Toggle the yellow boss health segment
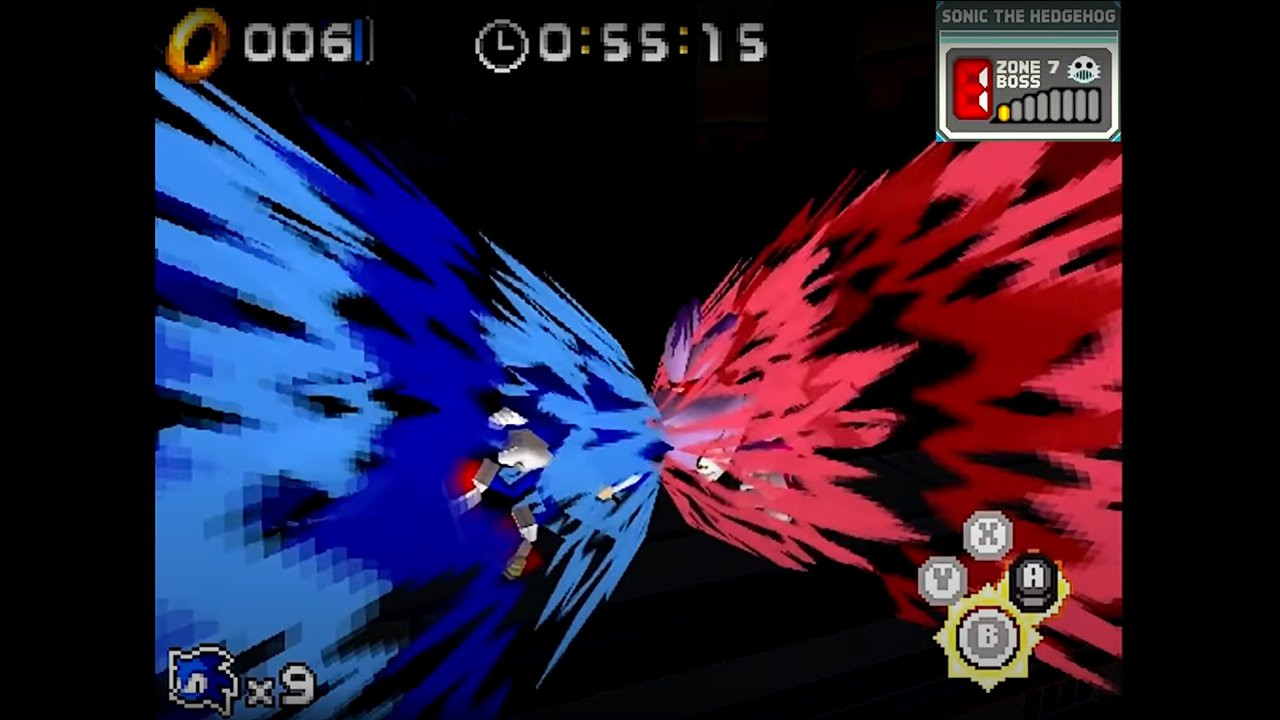The image size is (1280, 720). tap(1003, 112)
